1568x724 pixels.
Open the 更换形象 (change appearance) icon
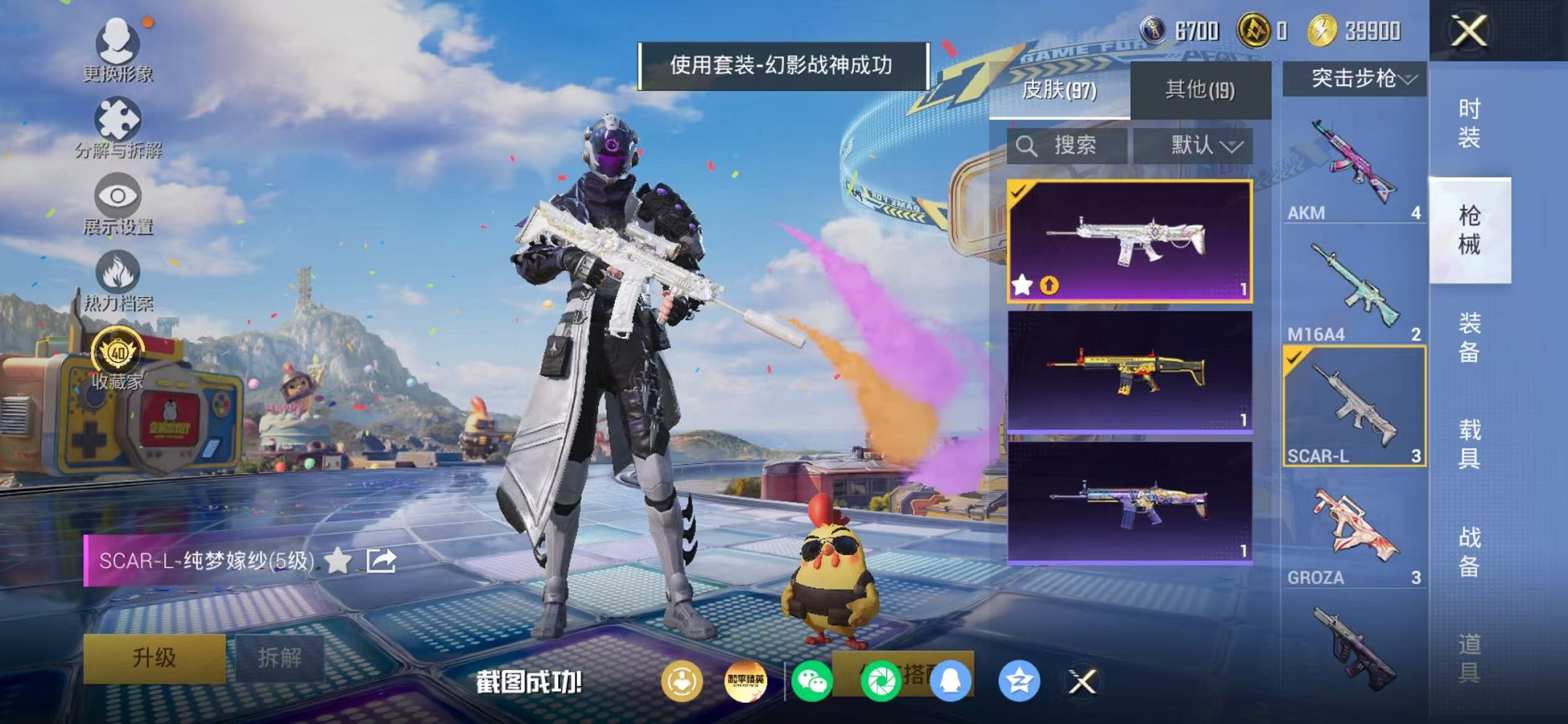119,45
